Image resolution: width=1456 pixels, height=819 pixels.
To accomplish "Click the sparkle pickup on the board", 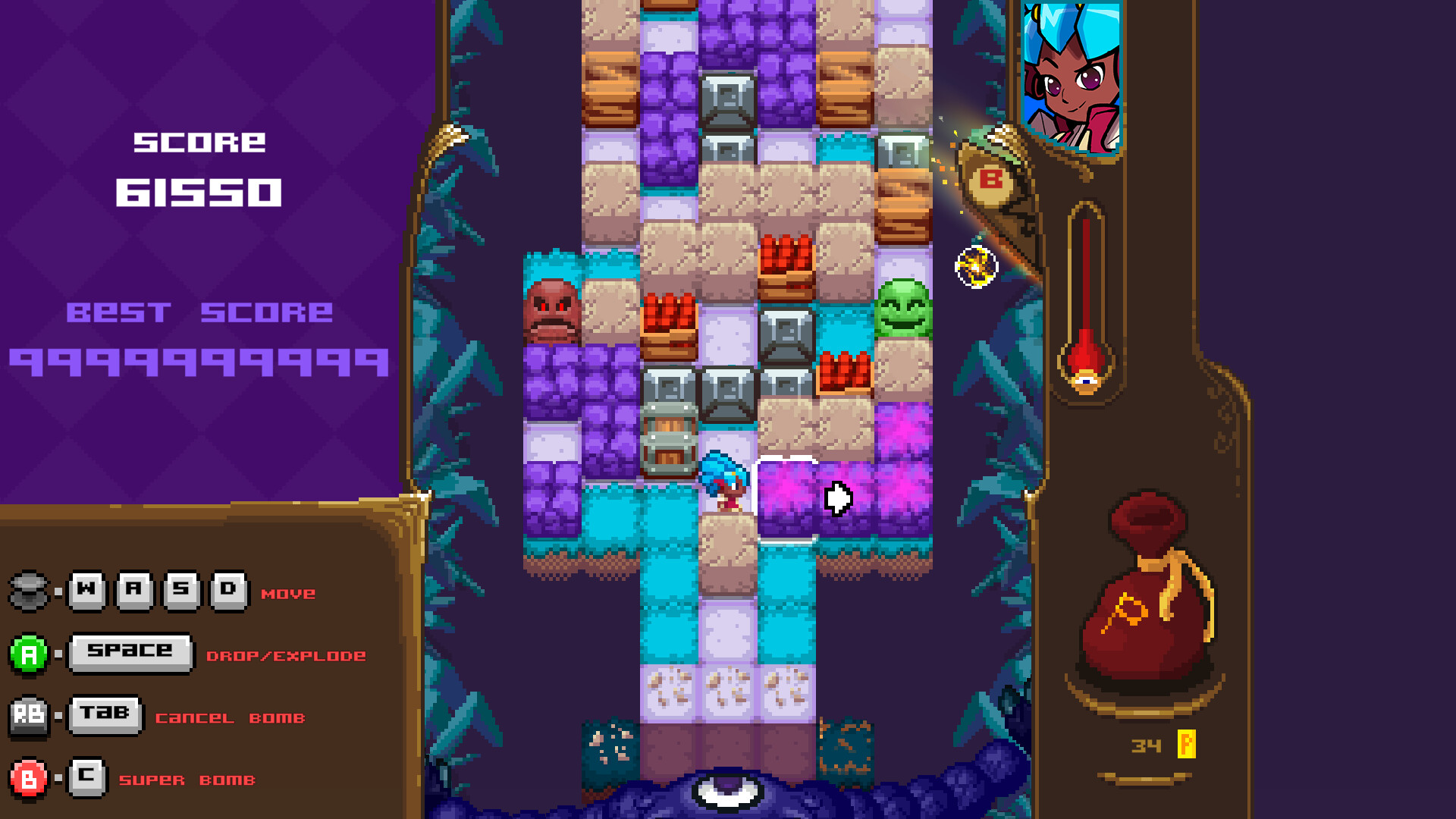I will 974,265.
